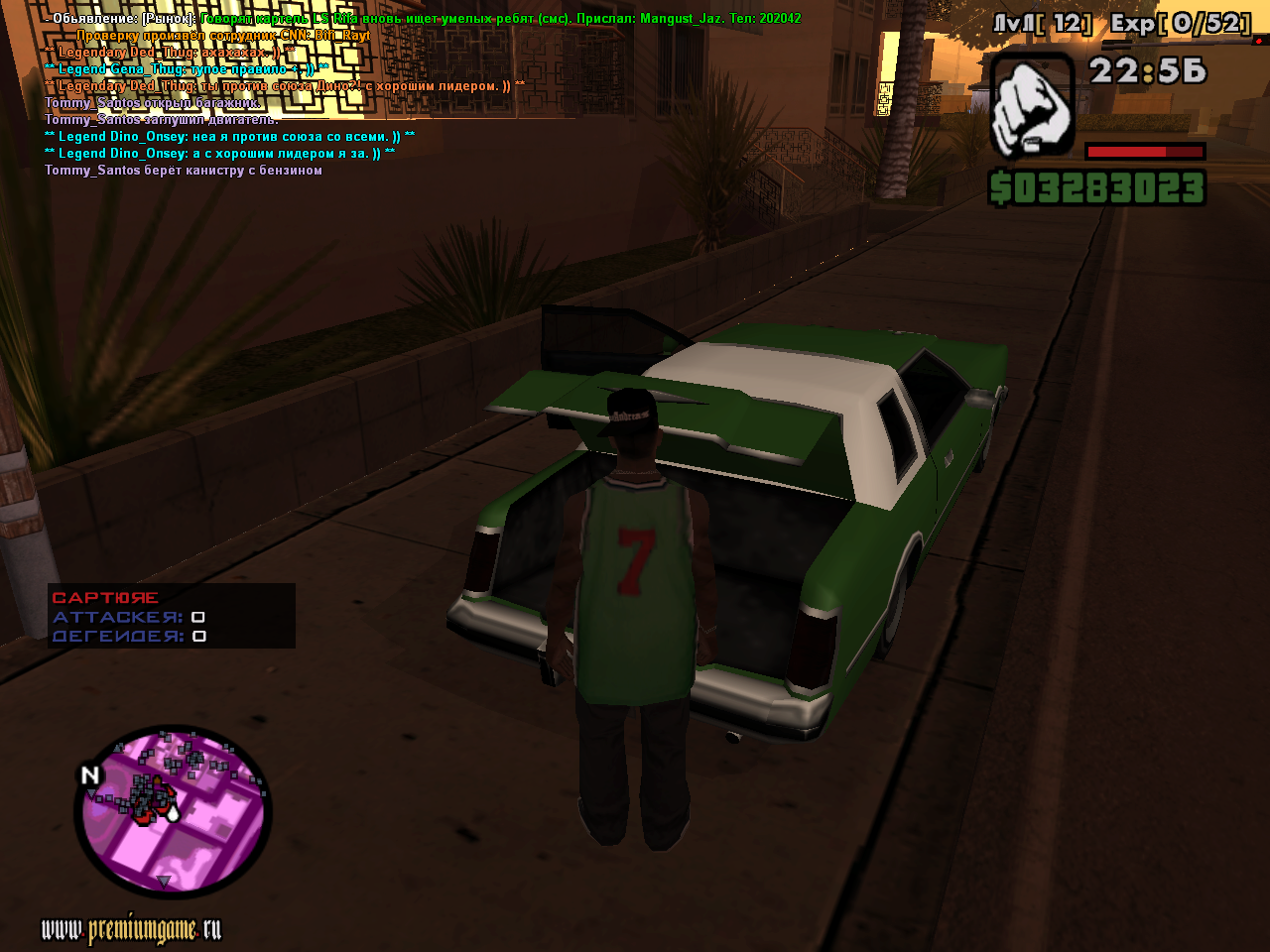Select Tommy_Santos canister chat message
The width and height of the screenshot is (1270, 952).
click(x=184, y=171)
